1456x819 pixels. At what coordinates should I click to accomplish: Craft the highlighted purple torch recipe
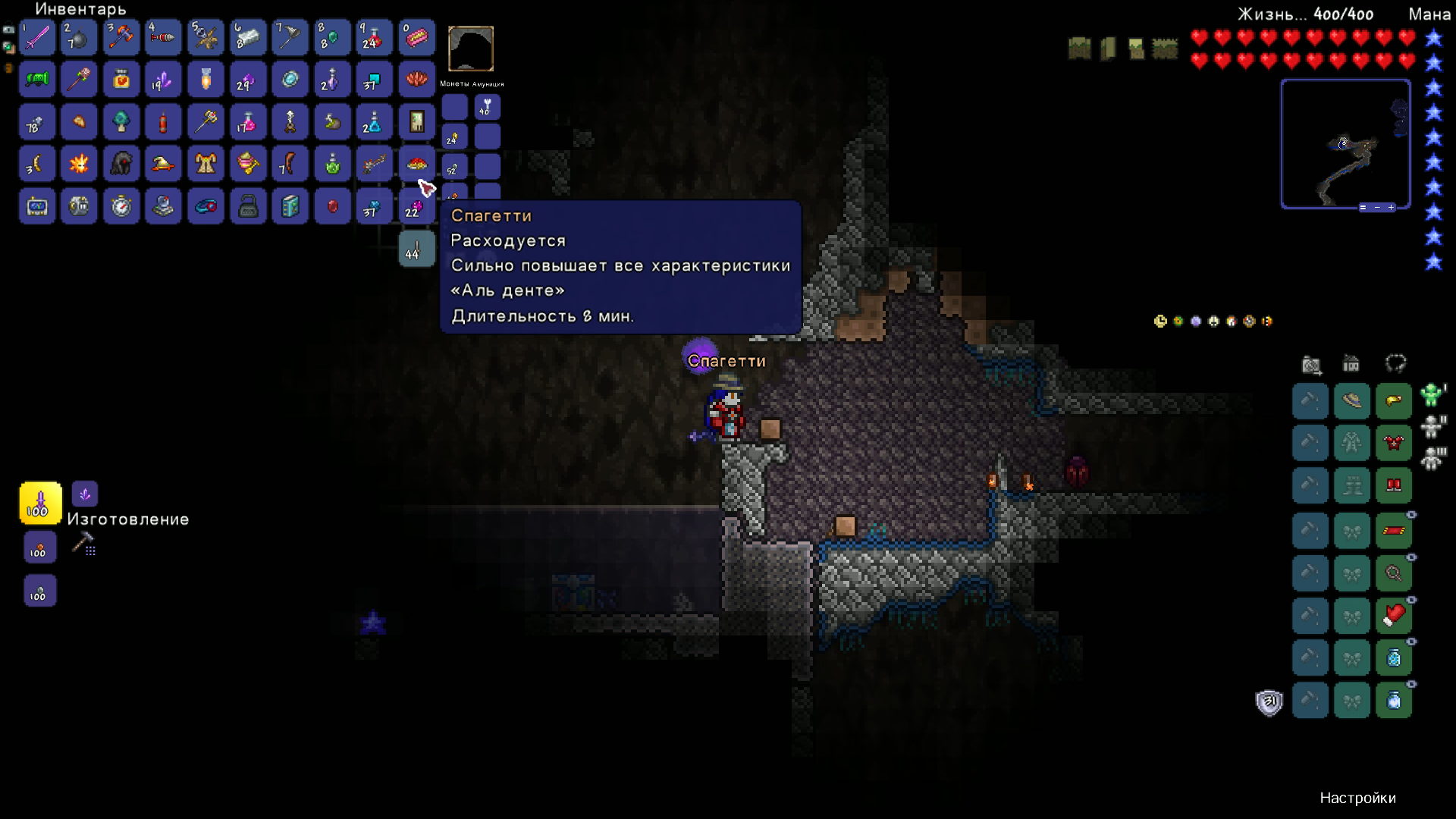point(40,503)
